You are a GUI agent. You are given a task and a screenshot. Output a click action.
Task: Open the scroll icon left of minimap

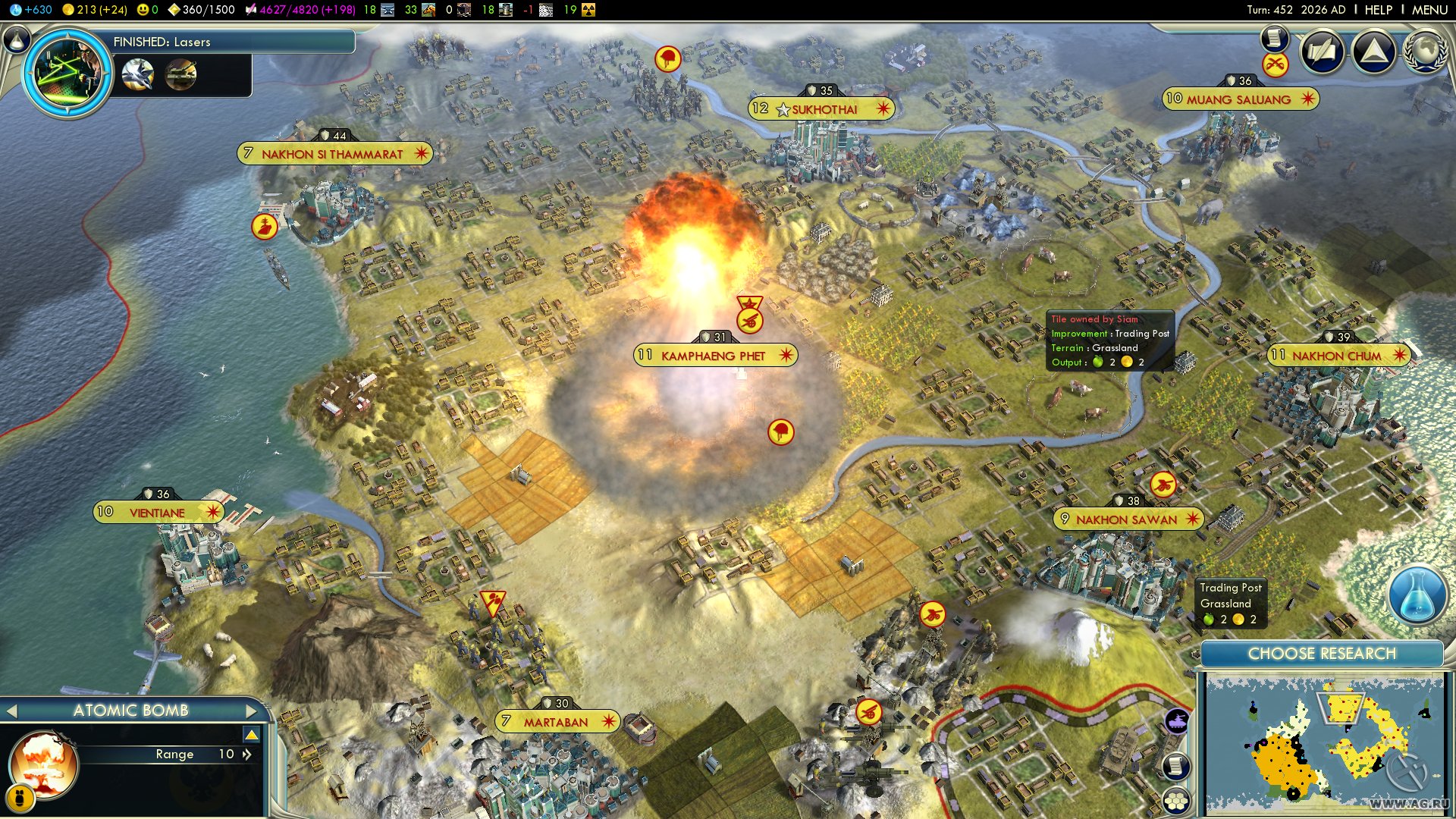coord(1175,765)
